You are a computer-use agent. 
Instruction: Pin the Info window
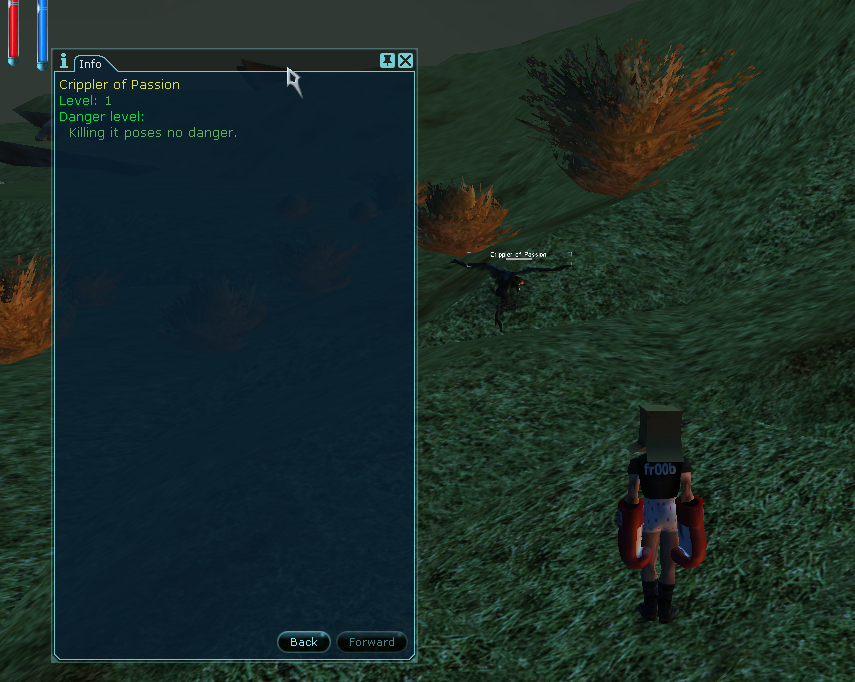[x=387, y=61]
